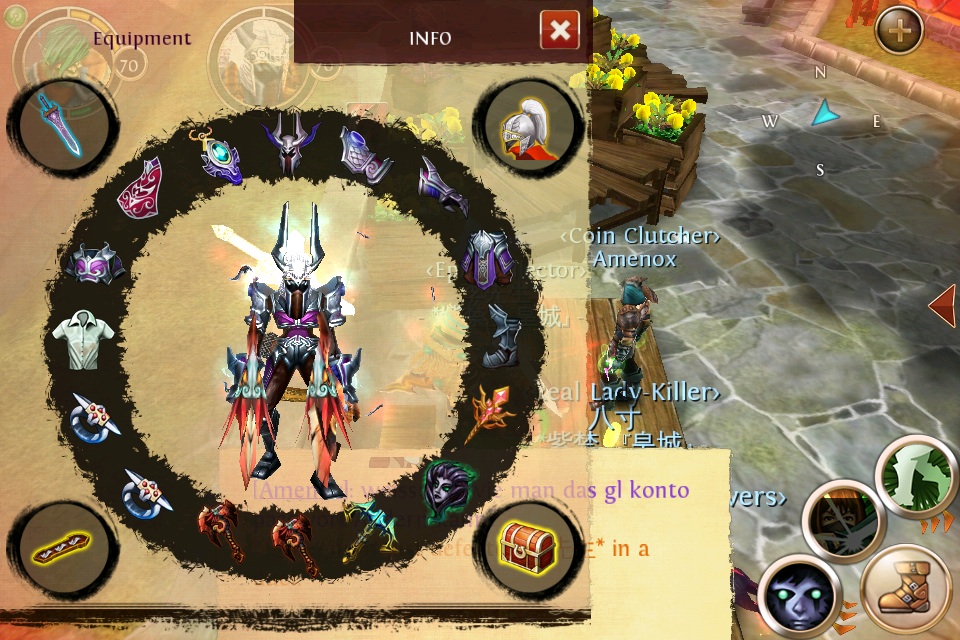Screen dimensions: 960x640
Task: Select the golden scepter slot
Action: click(x=490, y=410)
